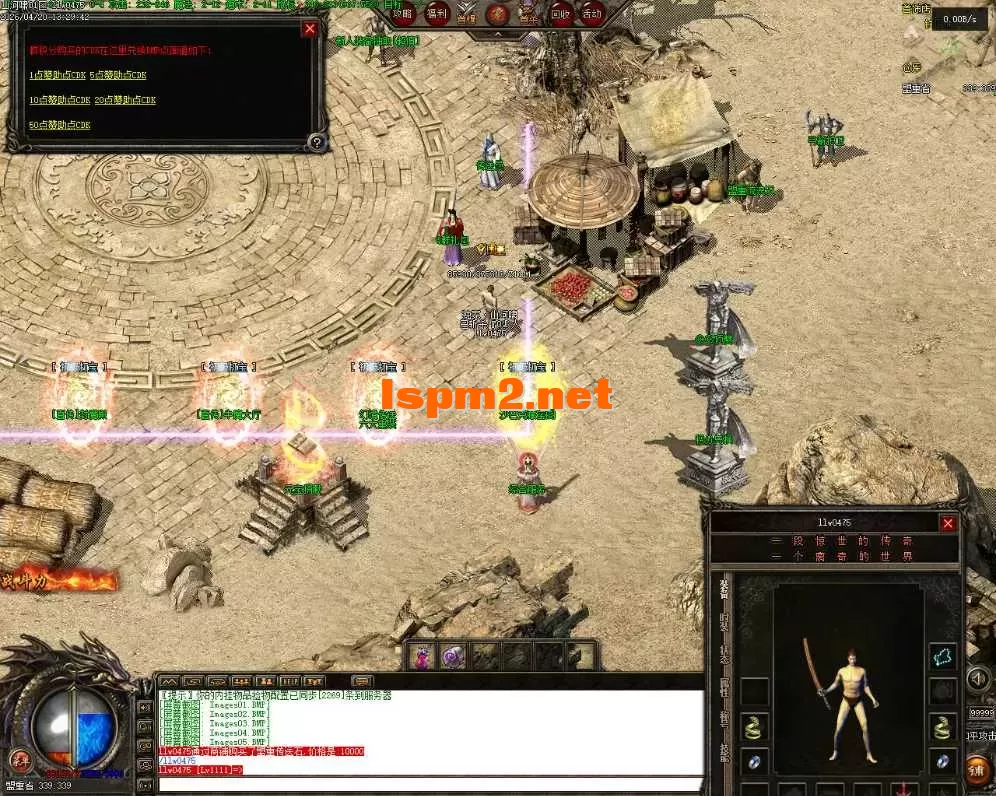The height and width of the screenshot is (796, 996).
Task: Close the character equipment panel
Action: [948, 523]
